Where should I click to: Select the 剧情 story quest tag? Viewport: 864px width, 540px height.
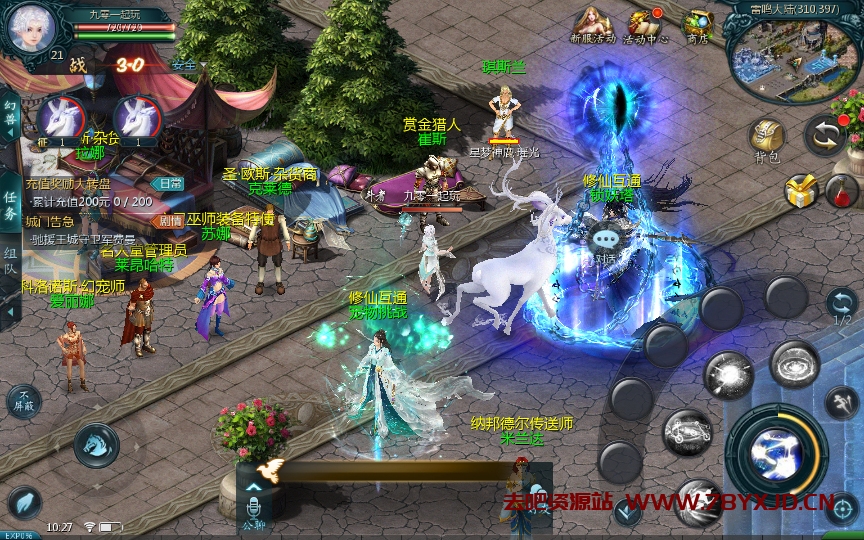pos(169,220)
